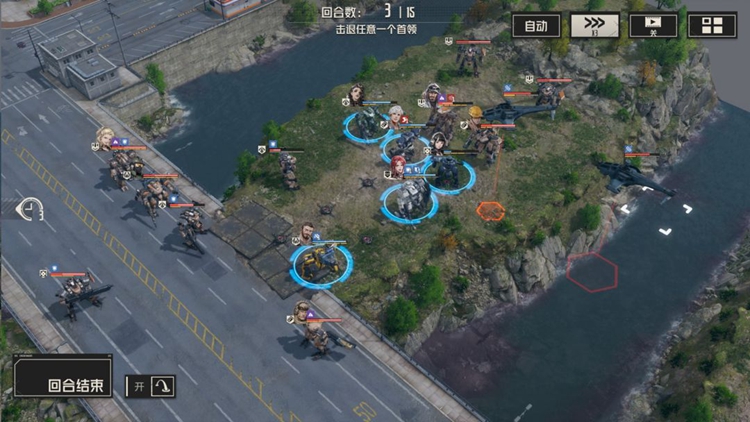Change battle speed with the triple-arrow button
Image resolution: width=750 pixels, height=422 pixels.
594,26
